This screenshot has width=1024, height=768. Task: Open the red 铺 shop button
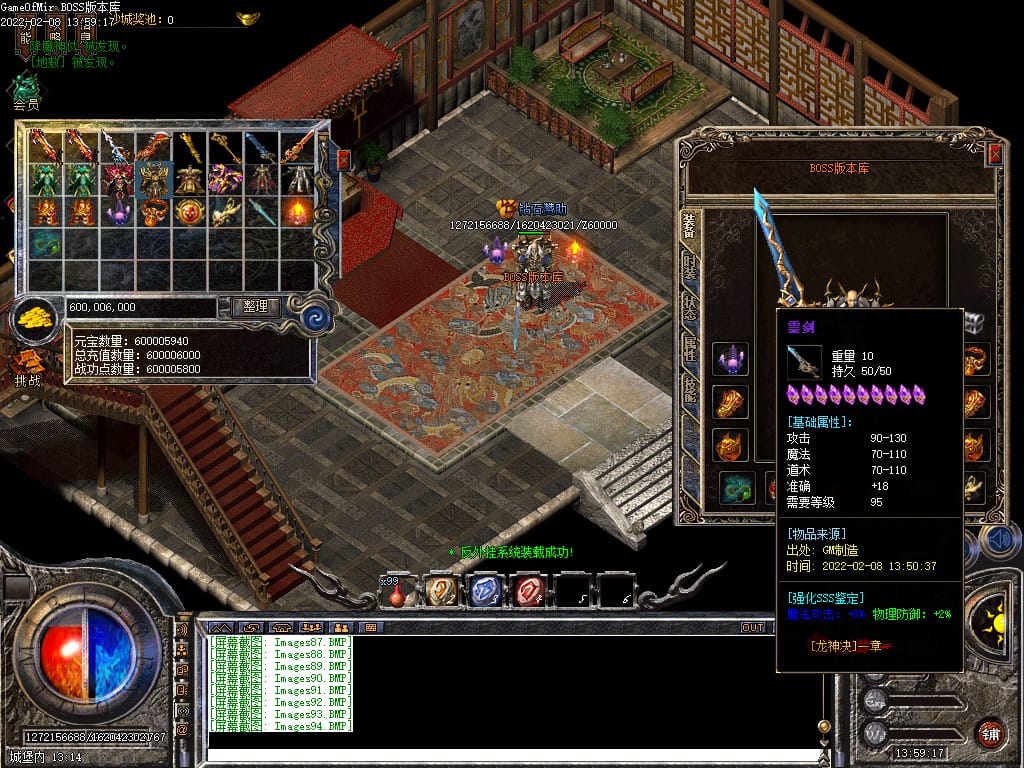[x=990, y=732]
